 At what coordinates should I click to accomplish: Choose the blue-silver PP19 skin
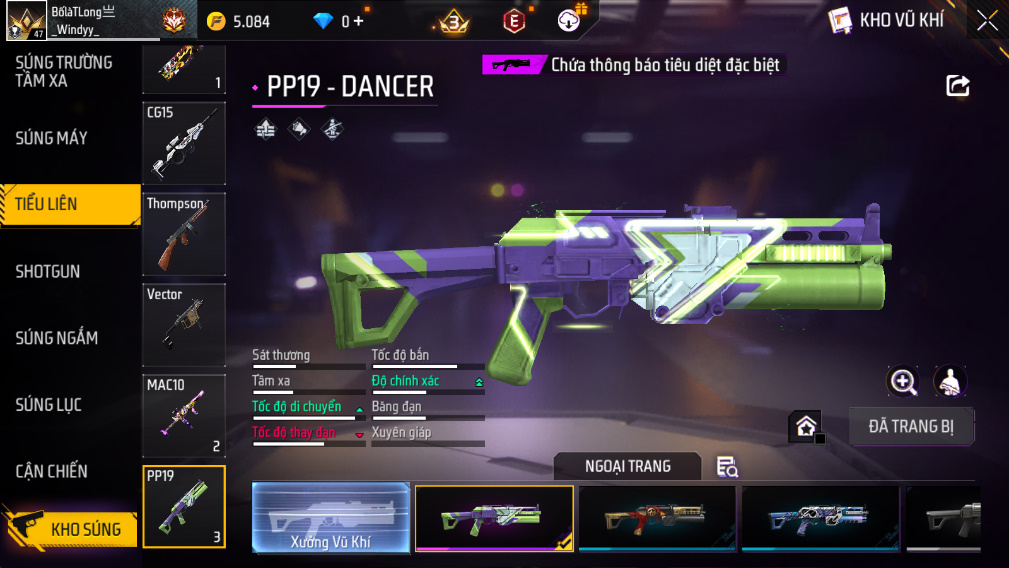coord(820,517)
